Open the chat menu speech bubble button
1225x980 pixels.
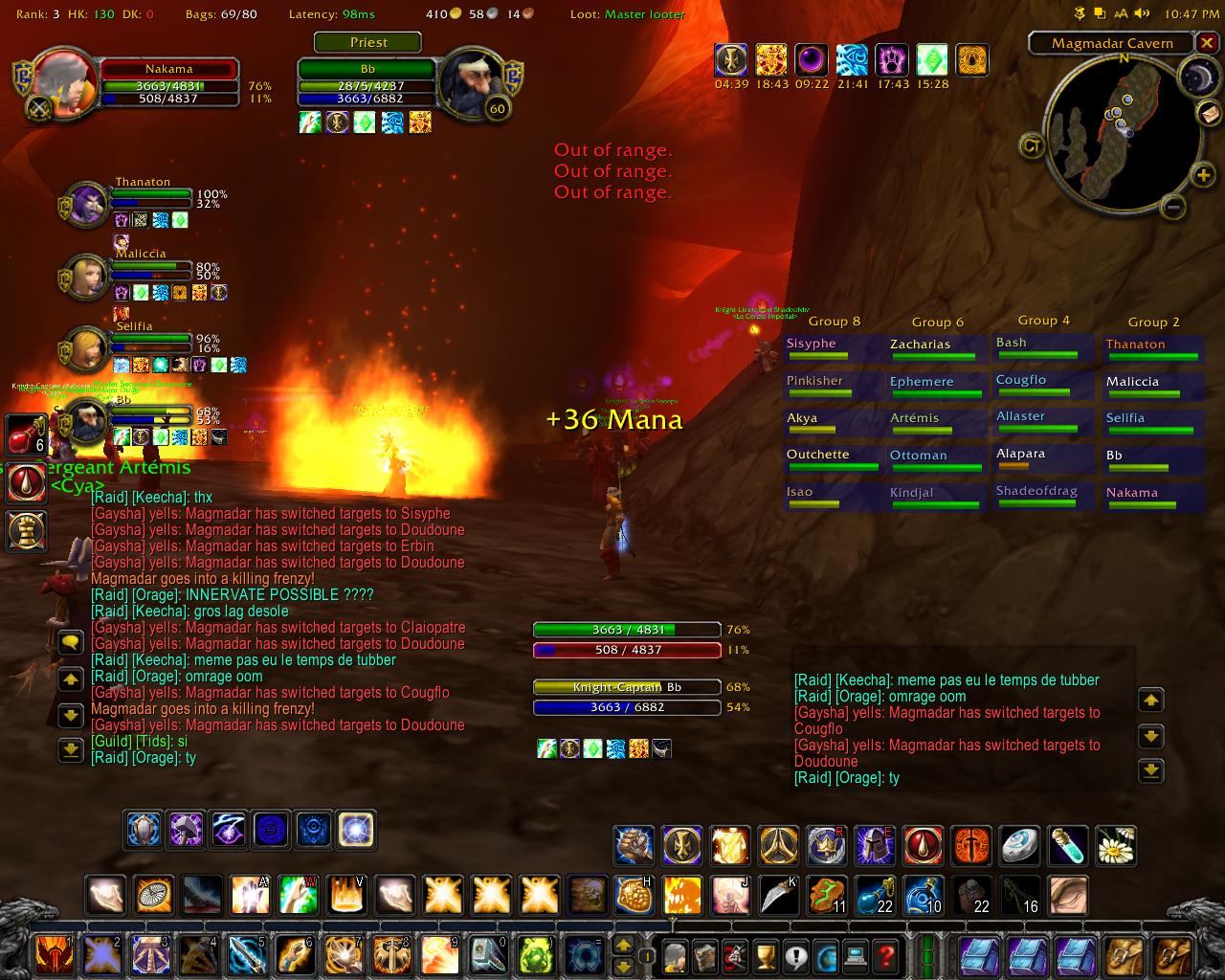coord(71,642)
